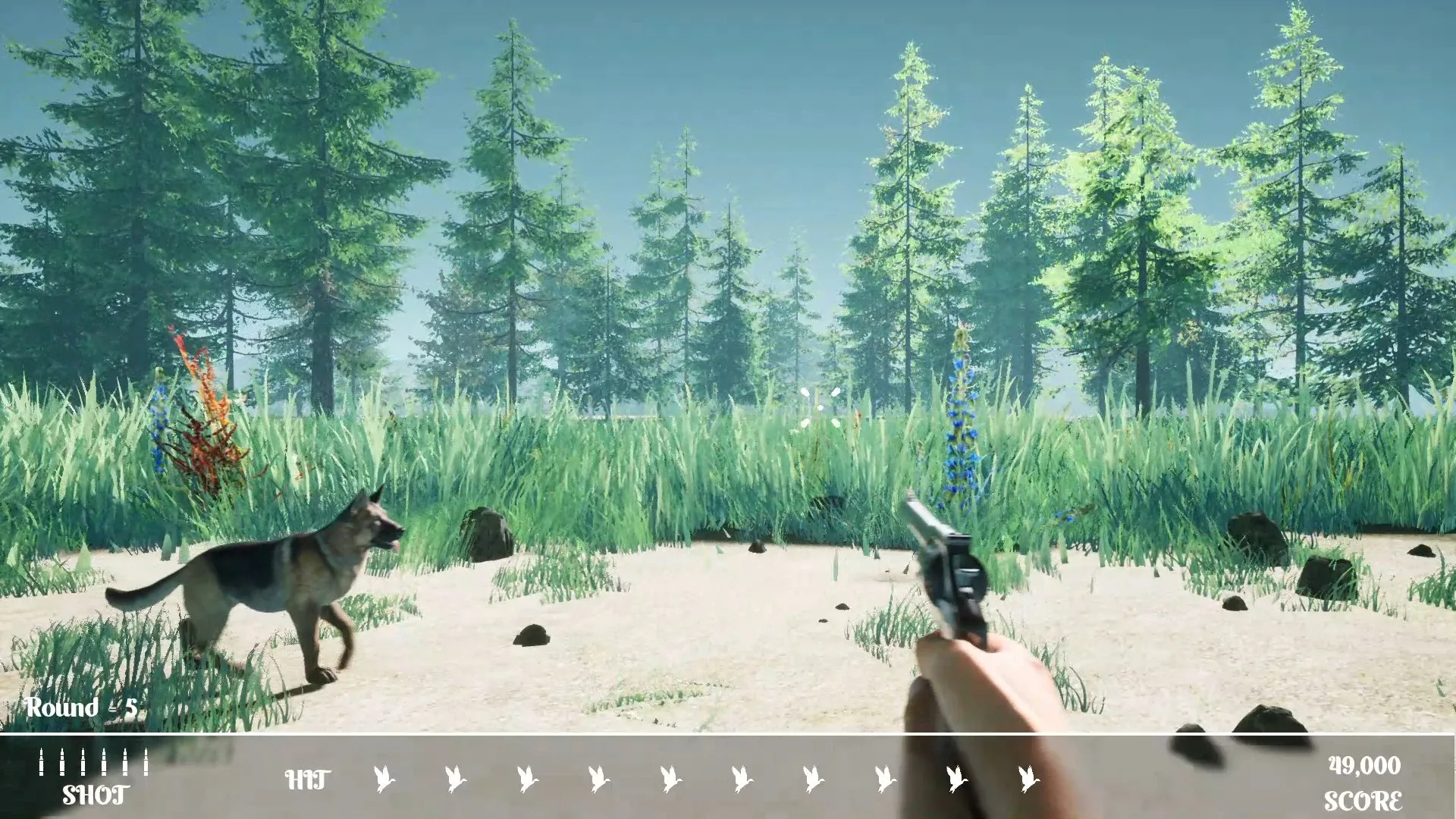Click the third bullet icon above SHOT

point(83,762)
